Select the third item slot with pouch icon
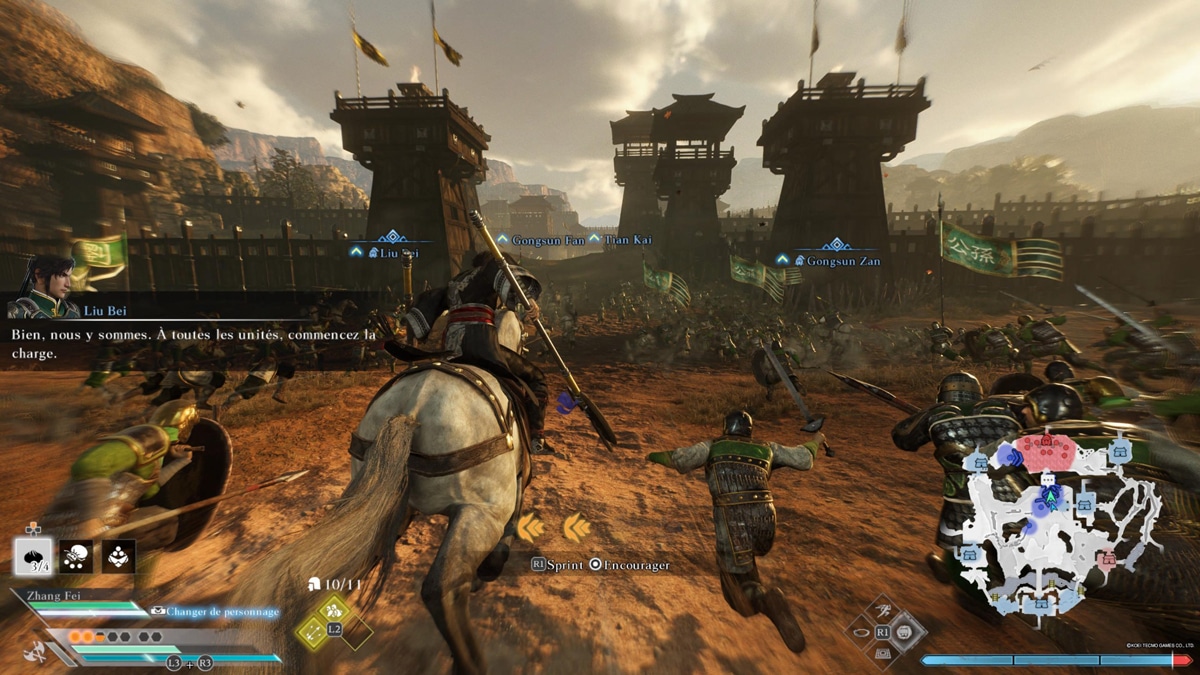The height and width of the screenshot is (675, 1200). pyautogui.click(x=119, y=556)
